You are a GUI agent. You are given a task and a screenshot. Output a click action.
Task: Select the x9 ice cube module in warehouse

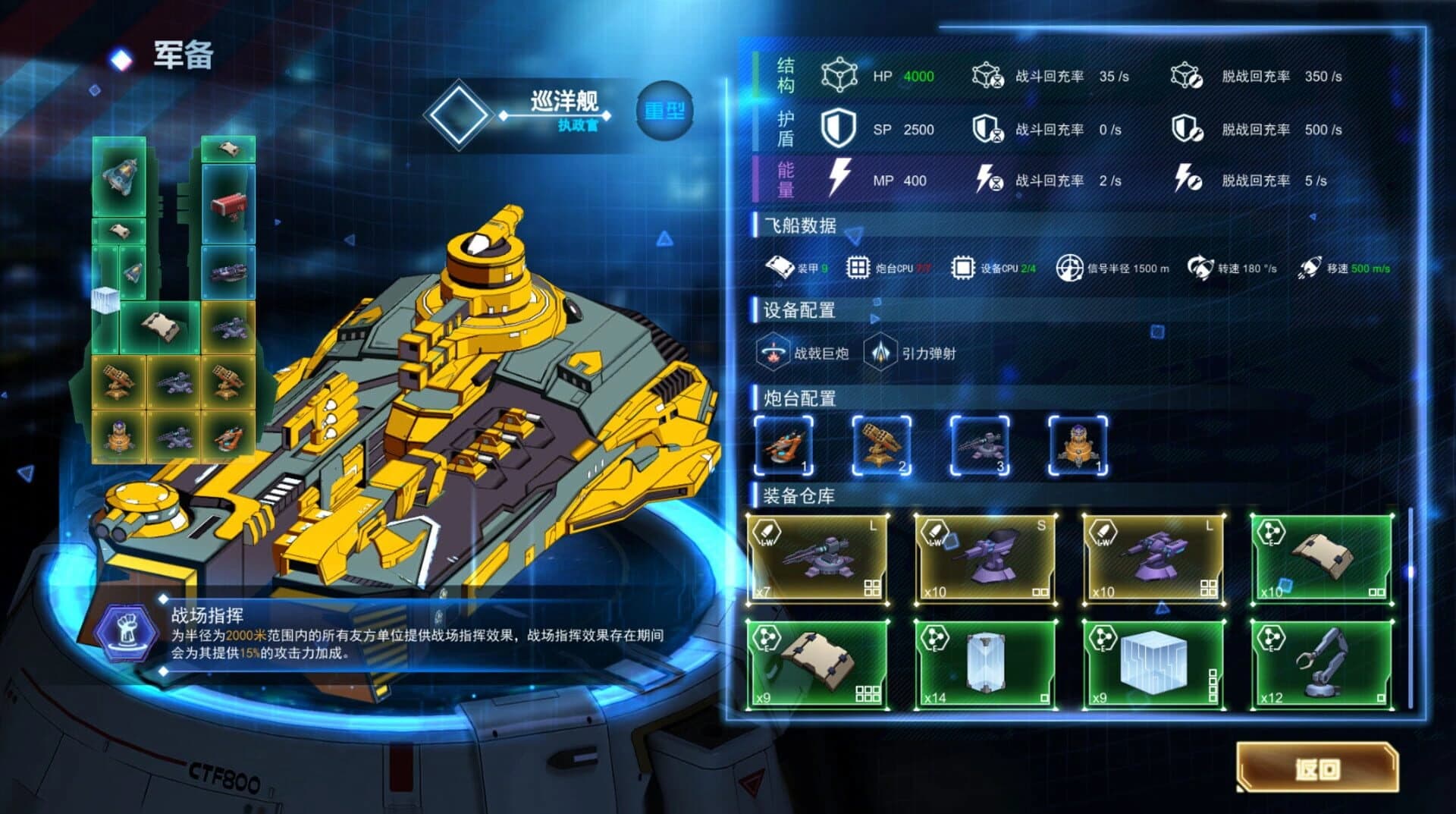click(x=1153, y=665)
